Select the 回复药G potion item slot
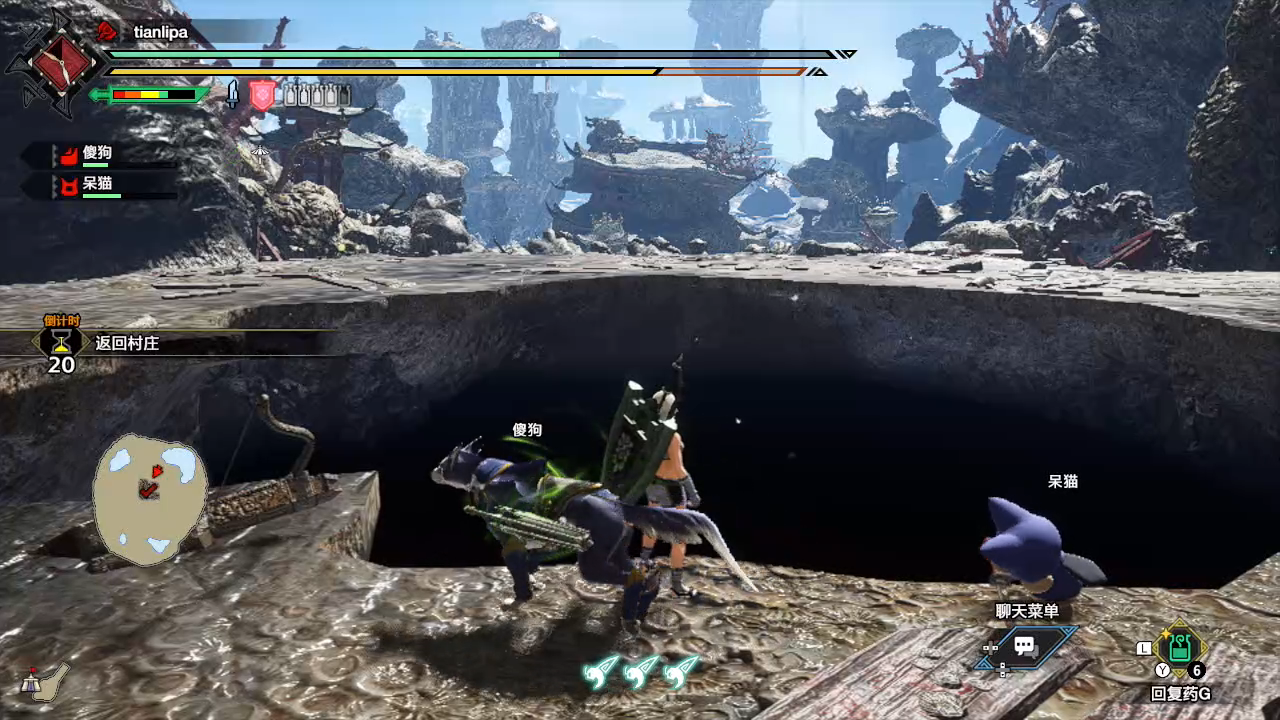Screen dimensions: 1280x720 pyautogui.click(x=1180, y=648)
